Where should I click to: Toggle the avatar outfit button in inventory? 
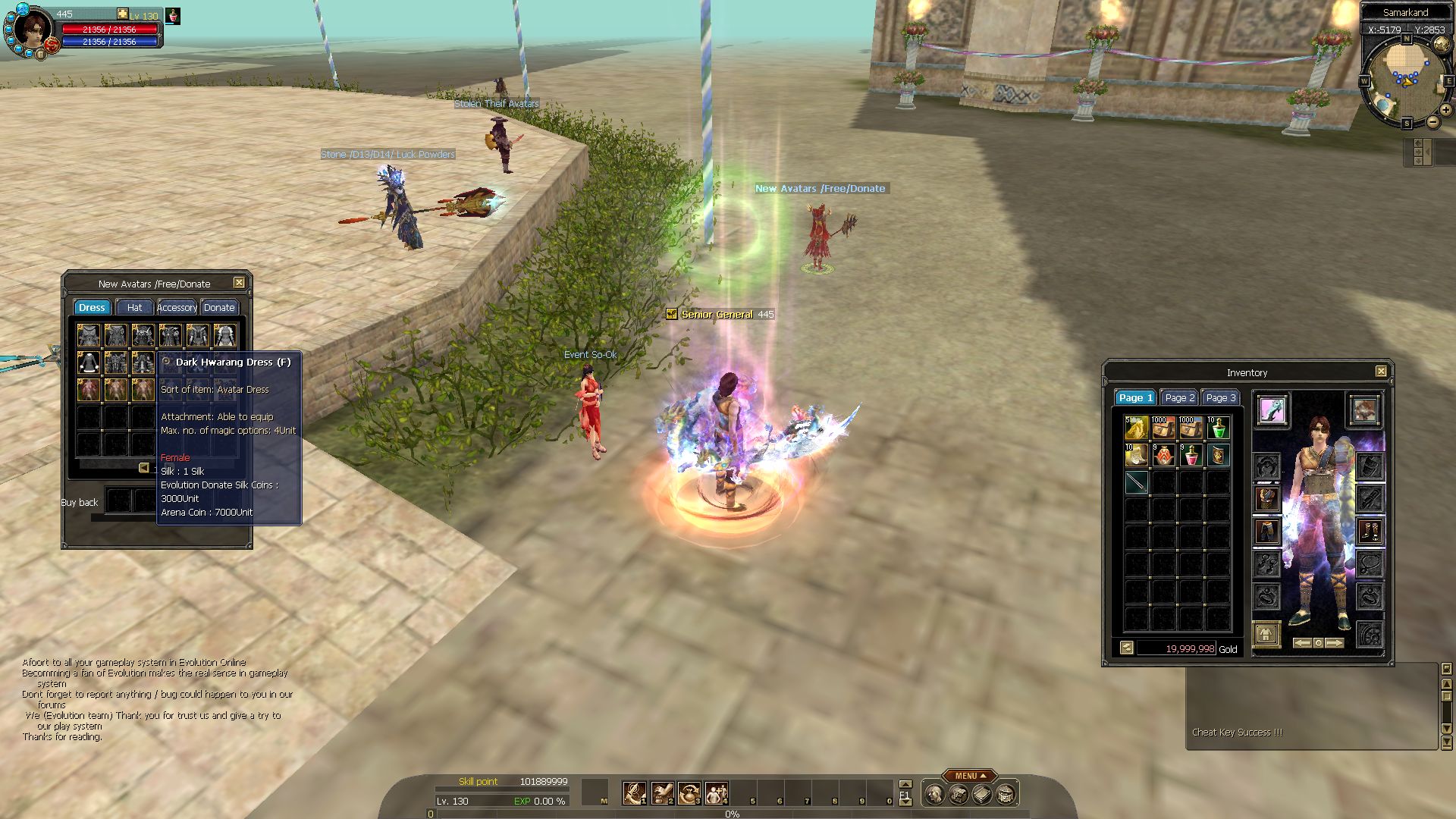(1266, 634)
